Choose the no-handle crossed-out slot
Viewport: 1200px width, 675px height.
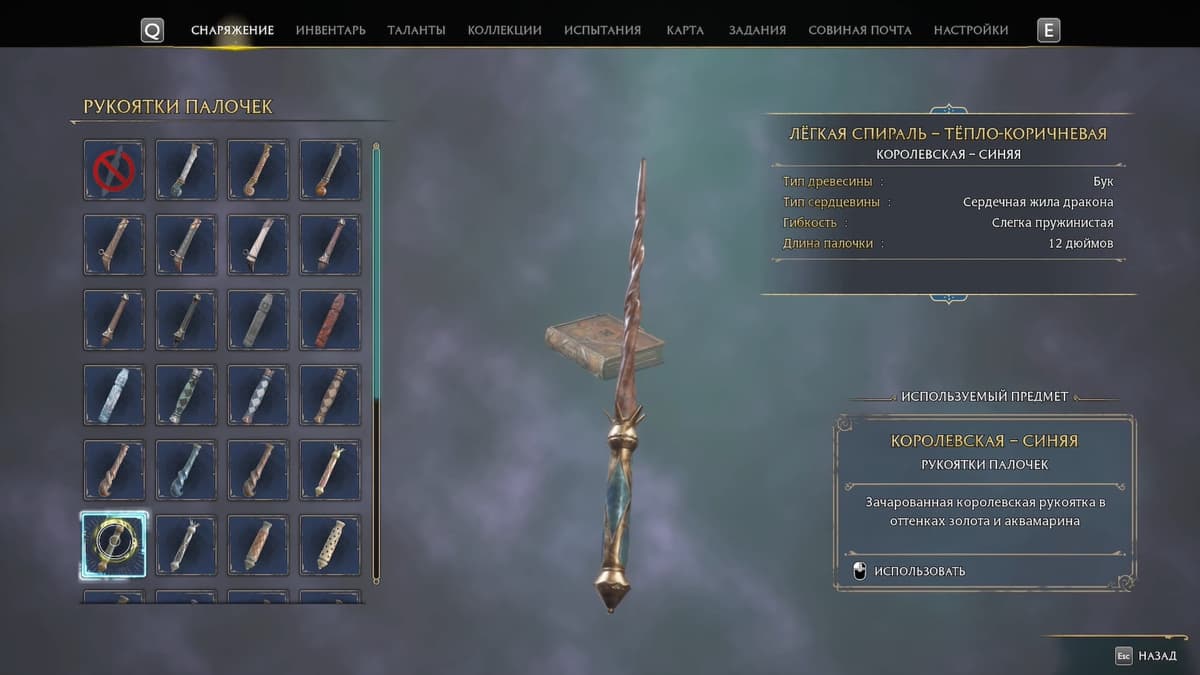click(x=114, y=169)
